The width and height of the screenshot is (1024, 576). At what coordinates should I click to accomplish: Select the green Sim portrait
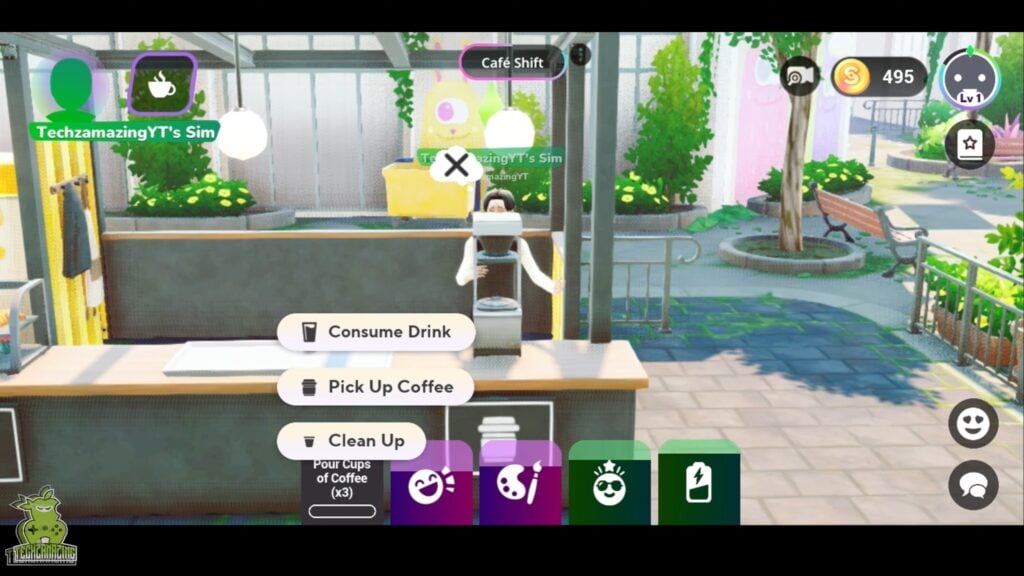pyautogui.click(x=71, y=85)
